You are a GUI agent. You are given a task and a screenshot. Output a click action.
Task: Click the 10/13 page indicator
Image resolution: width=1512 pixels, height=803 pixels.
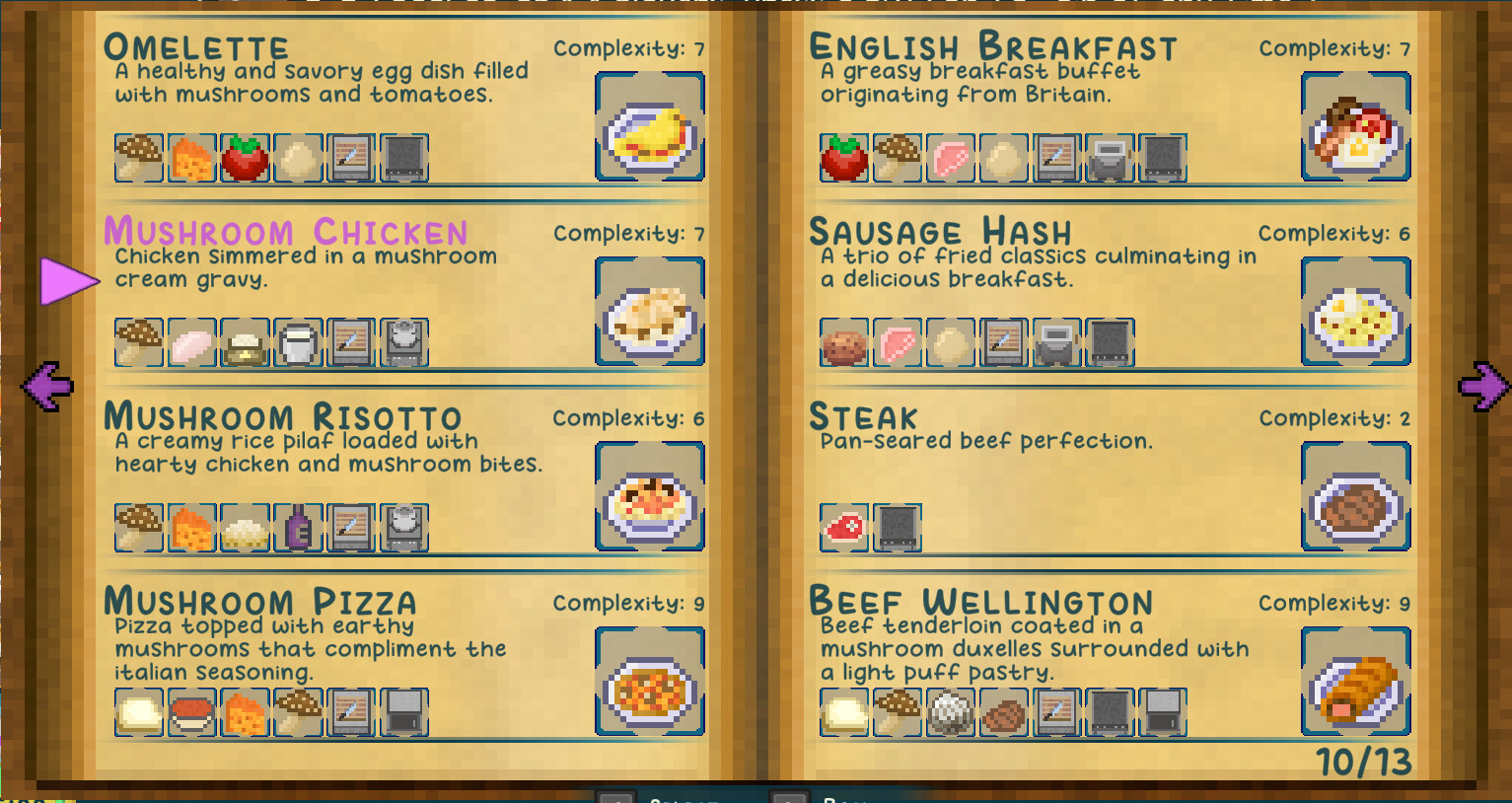pos(1364,764)
